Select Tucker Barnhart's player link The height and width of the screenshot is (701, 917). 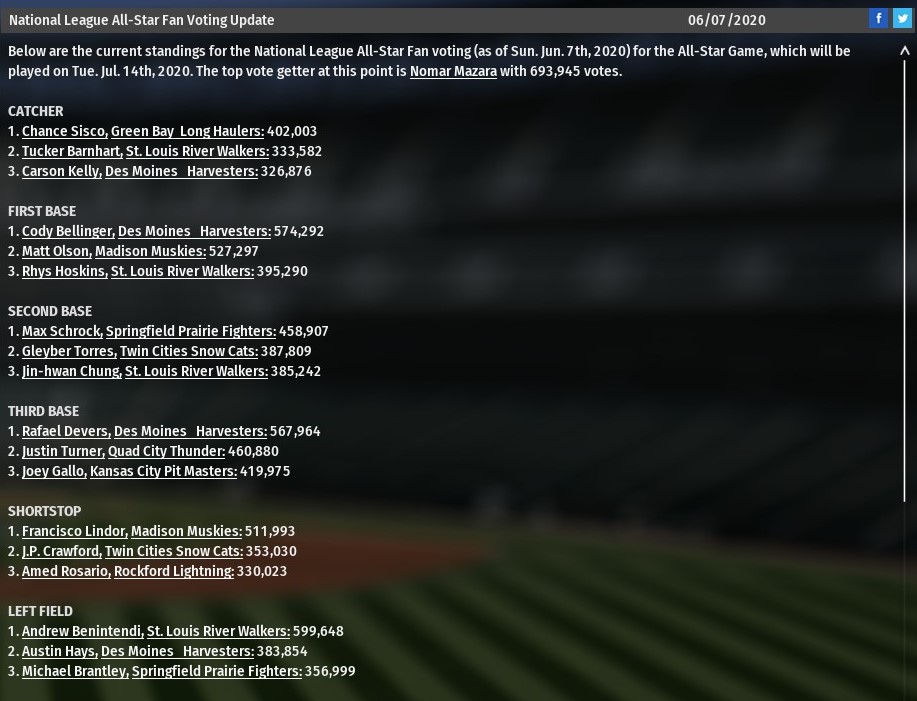point(72,151)
